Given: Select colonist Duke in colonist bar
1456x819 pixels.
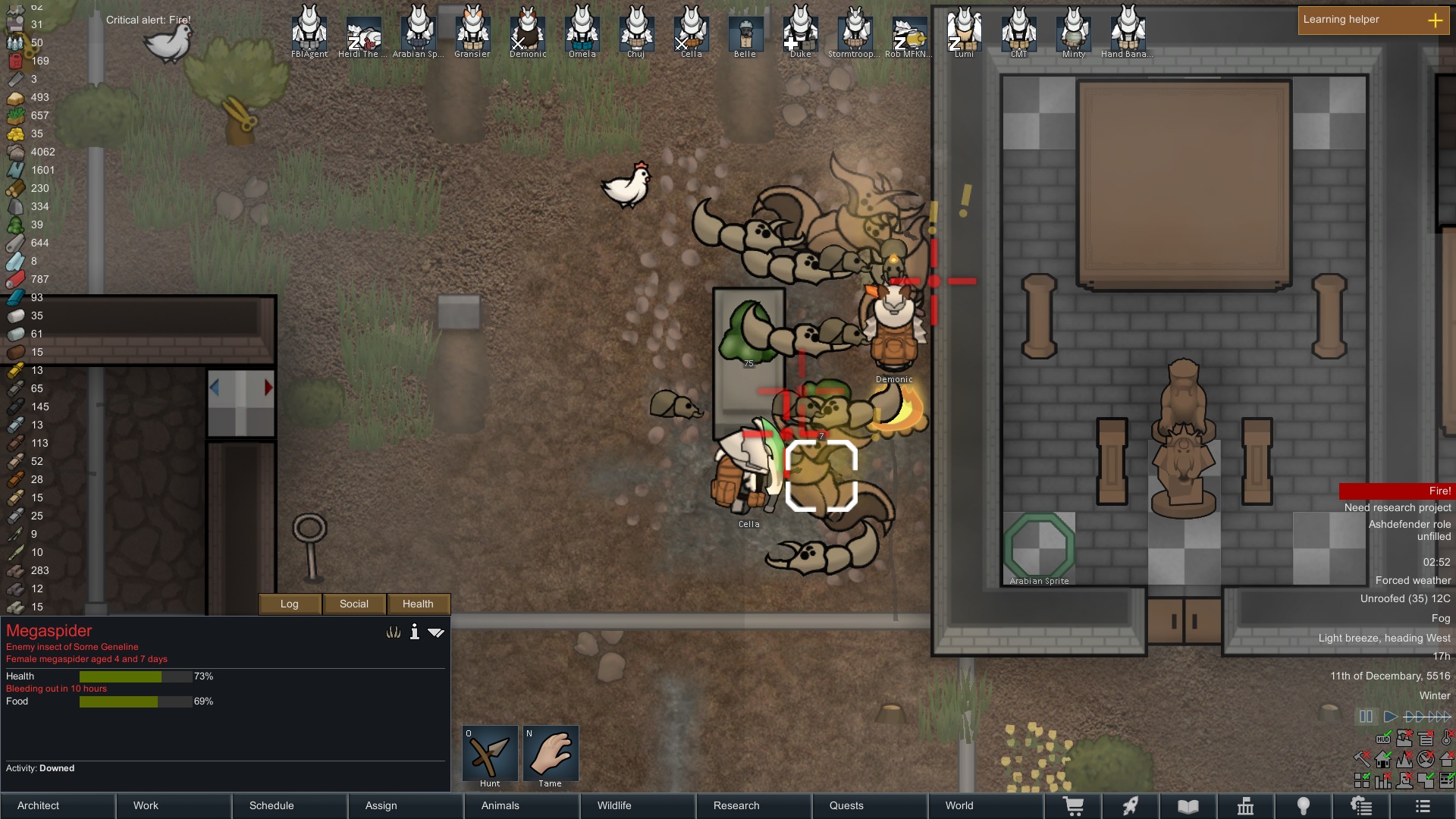Looking at the screenshot, I should click(x=800, y=30).
